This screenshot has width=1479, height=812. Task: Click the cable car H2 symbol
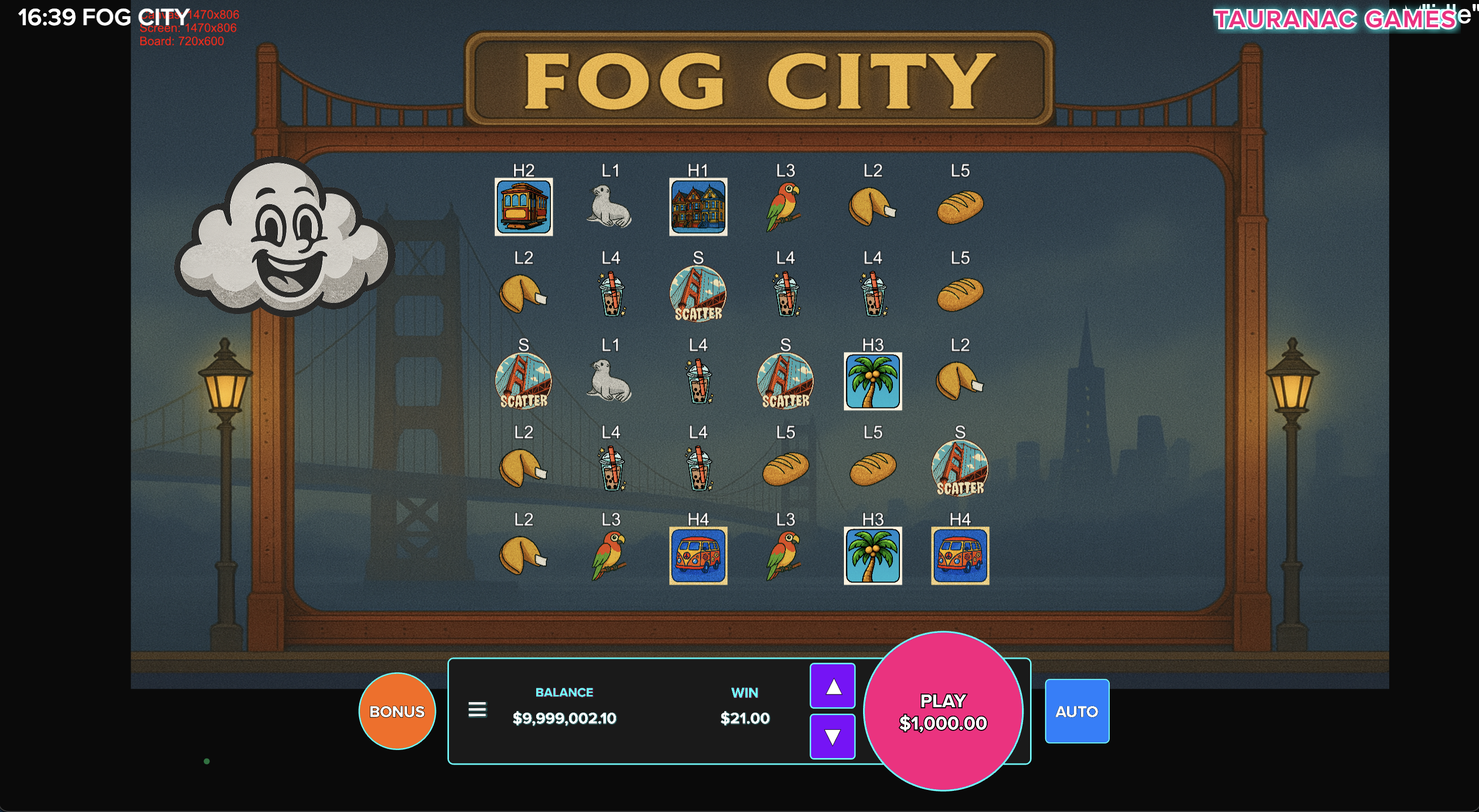coord(524,208)
